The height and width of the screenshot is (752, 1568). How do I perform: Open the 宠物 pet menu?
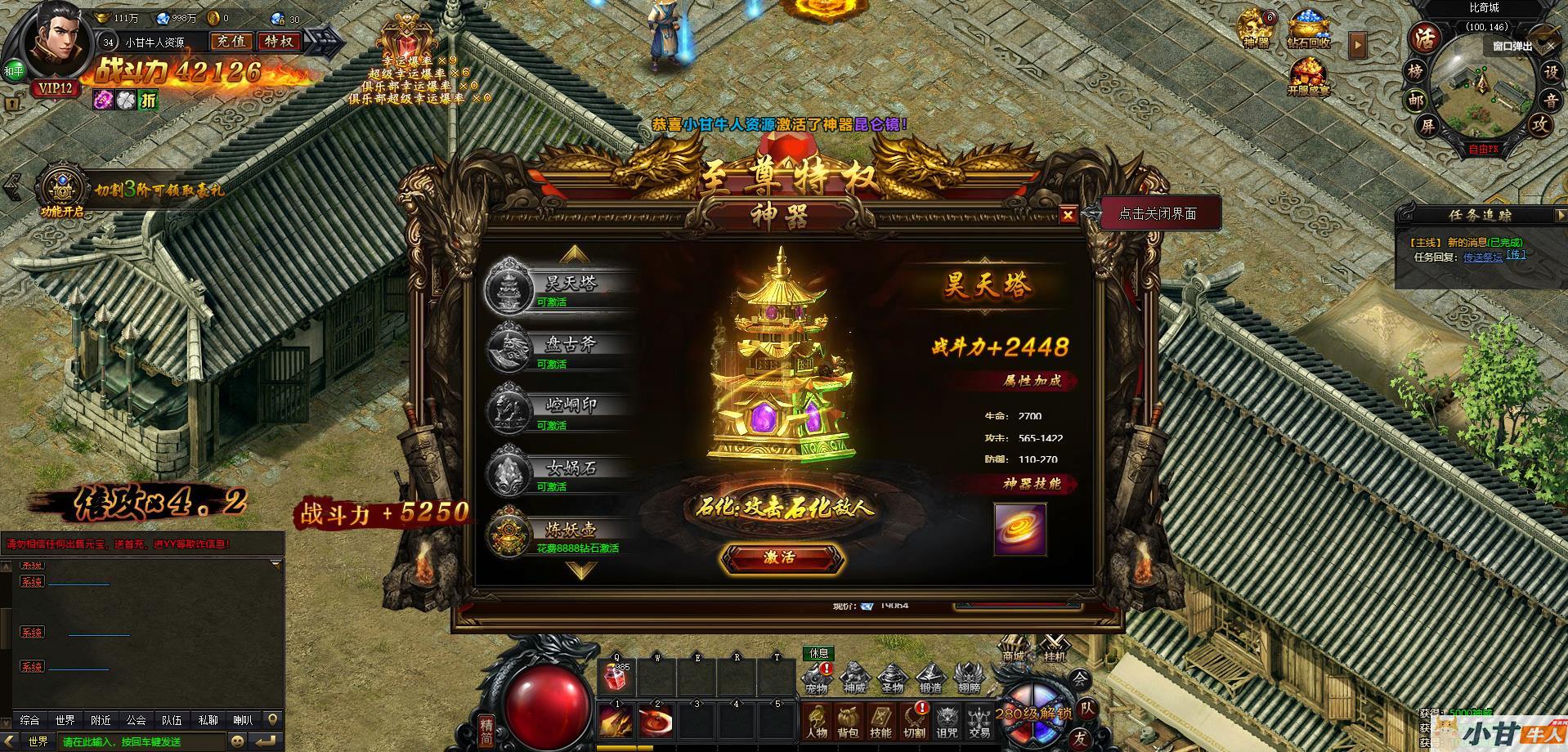pos(816,678)
